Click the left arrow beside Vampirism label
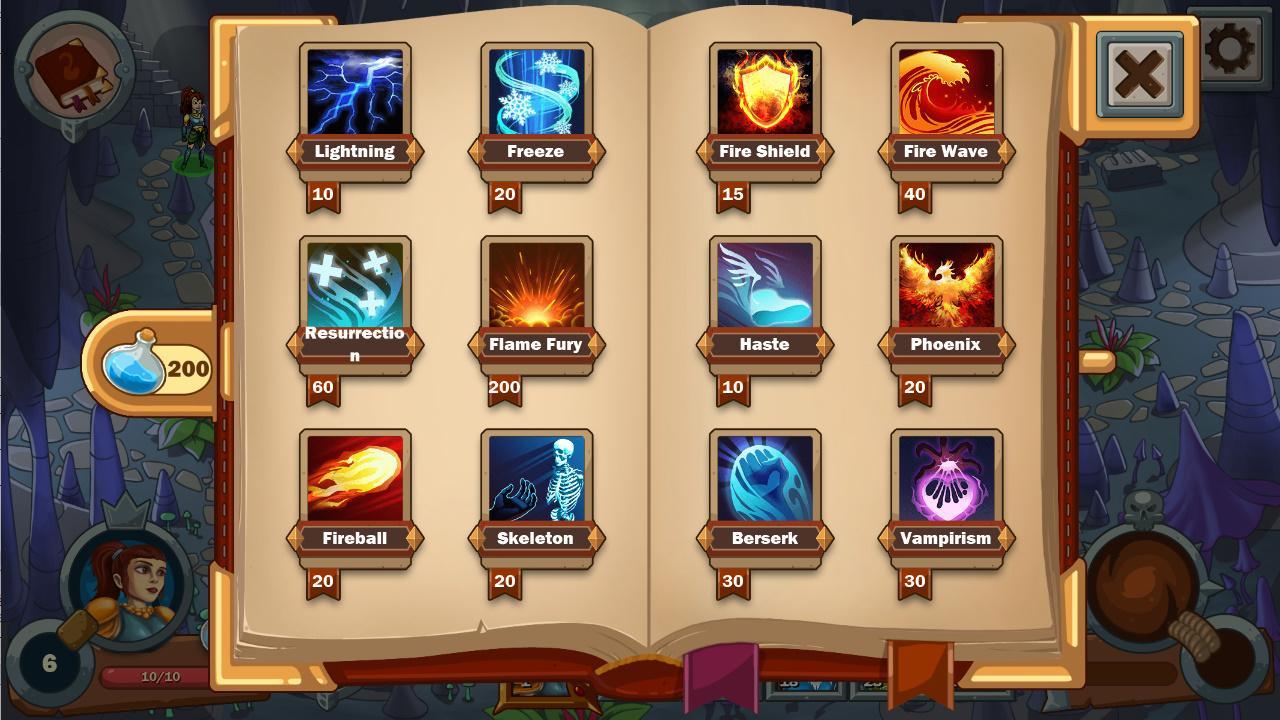The height and width of the screenshot is (720, 1280). [885, 537]
